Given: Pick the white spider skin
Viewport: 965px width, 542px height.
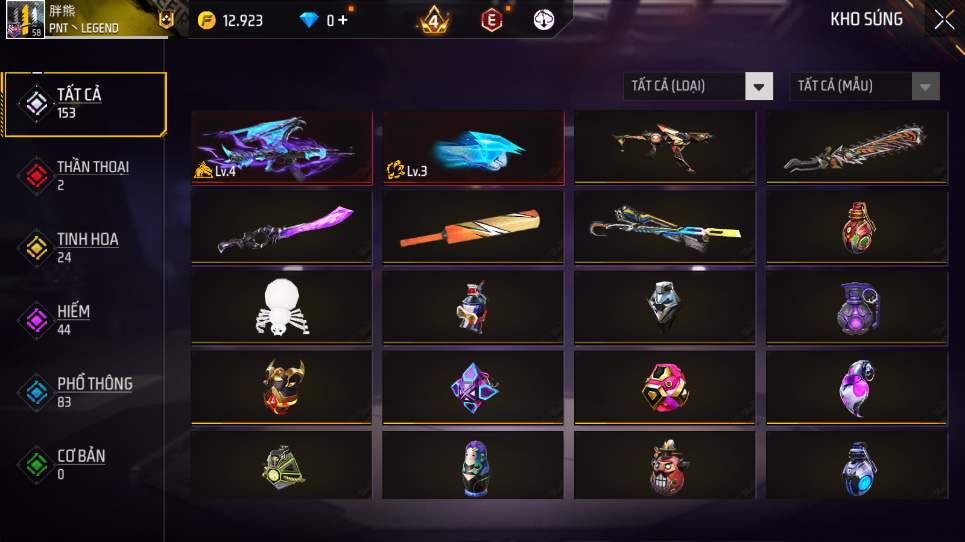Looking at the screenshot, I should tap(281, 306).
